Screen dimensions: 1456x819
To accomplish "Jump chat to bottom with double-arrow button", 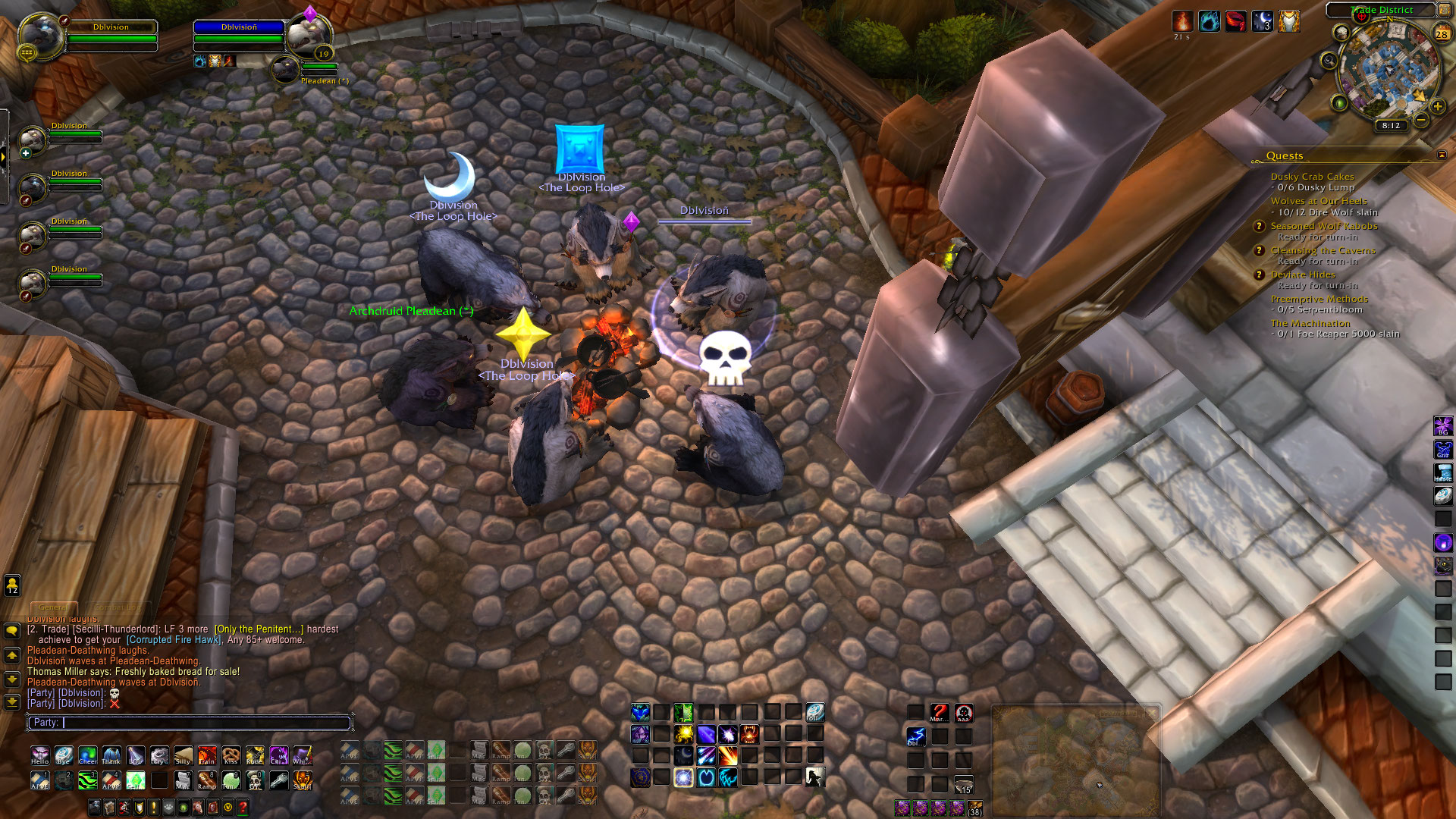I will (12, 701).
